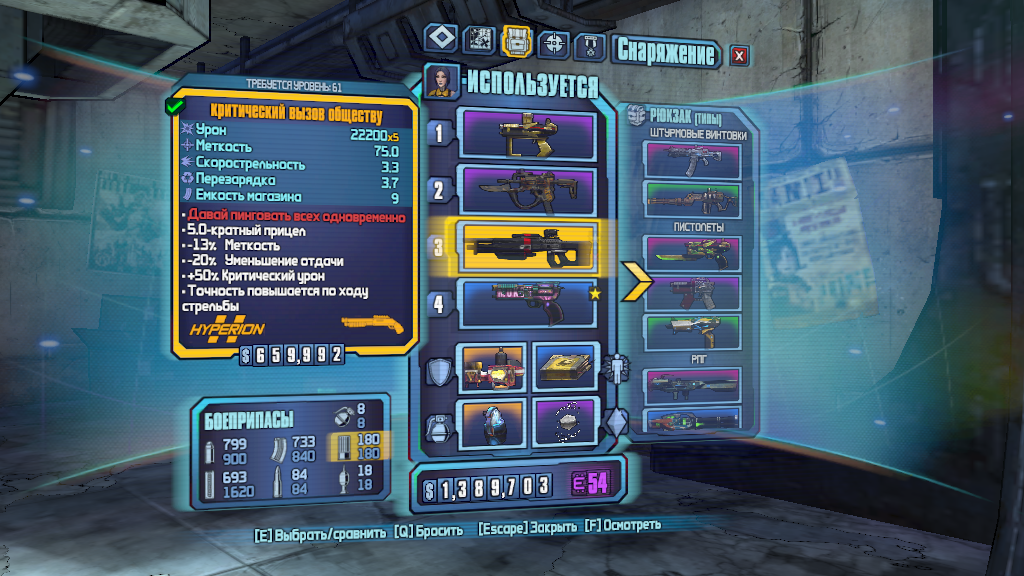This screenshot has width=1024, height=576.
Task: Select the backpack inventory tab
Action: 516,40
